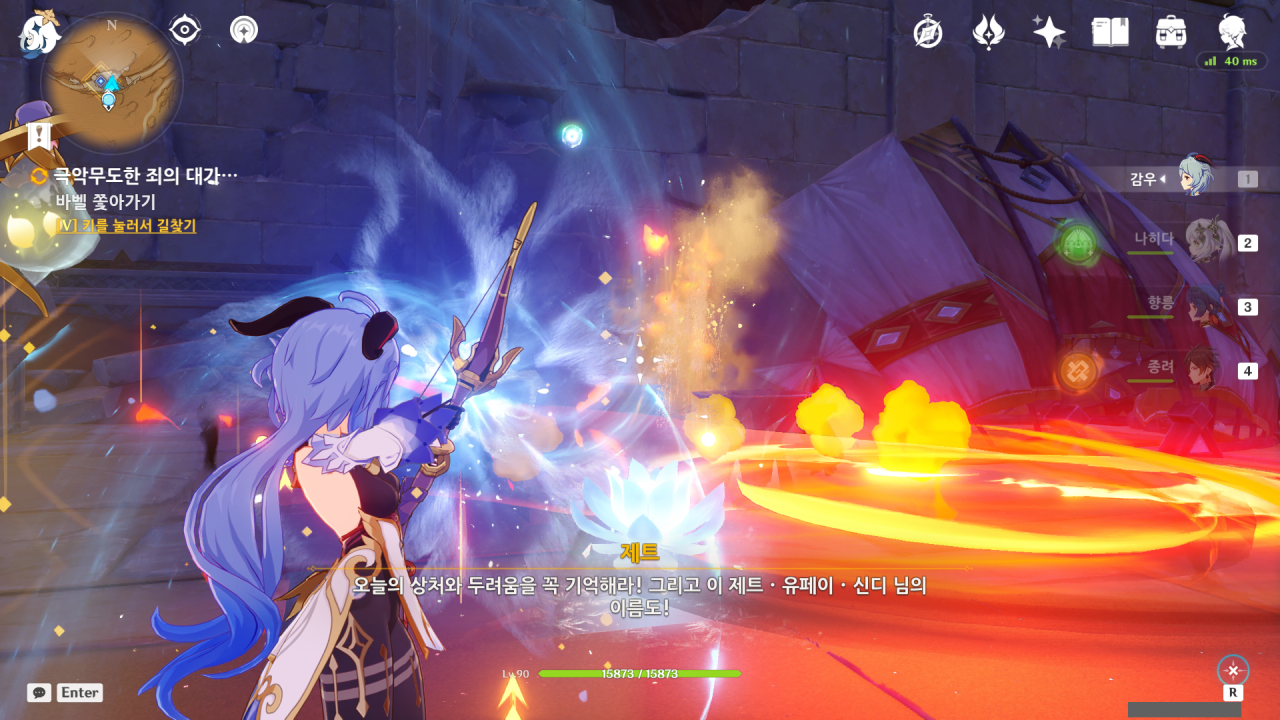The image size is (1280, 720).
Task: Open the Paimon menu icon
Action: click(38, 32)
